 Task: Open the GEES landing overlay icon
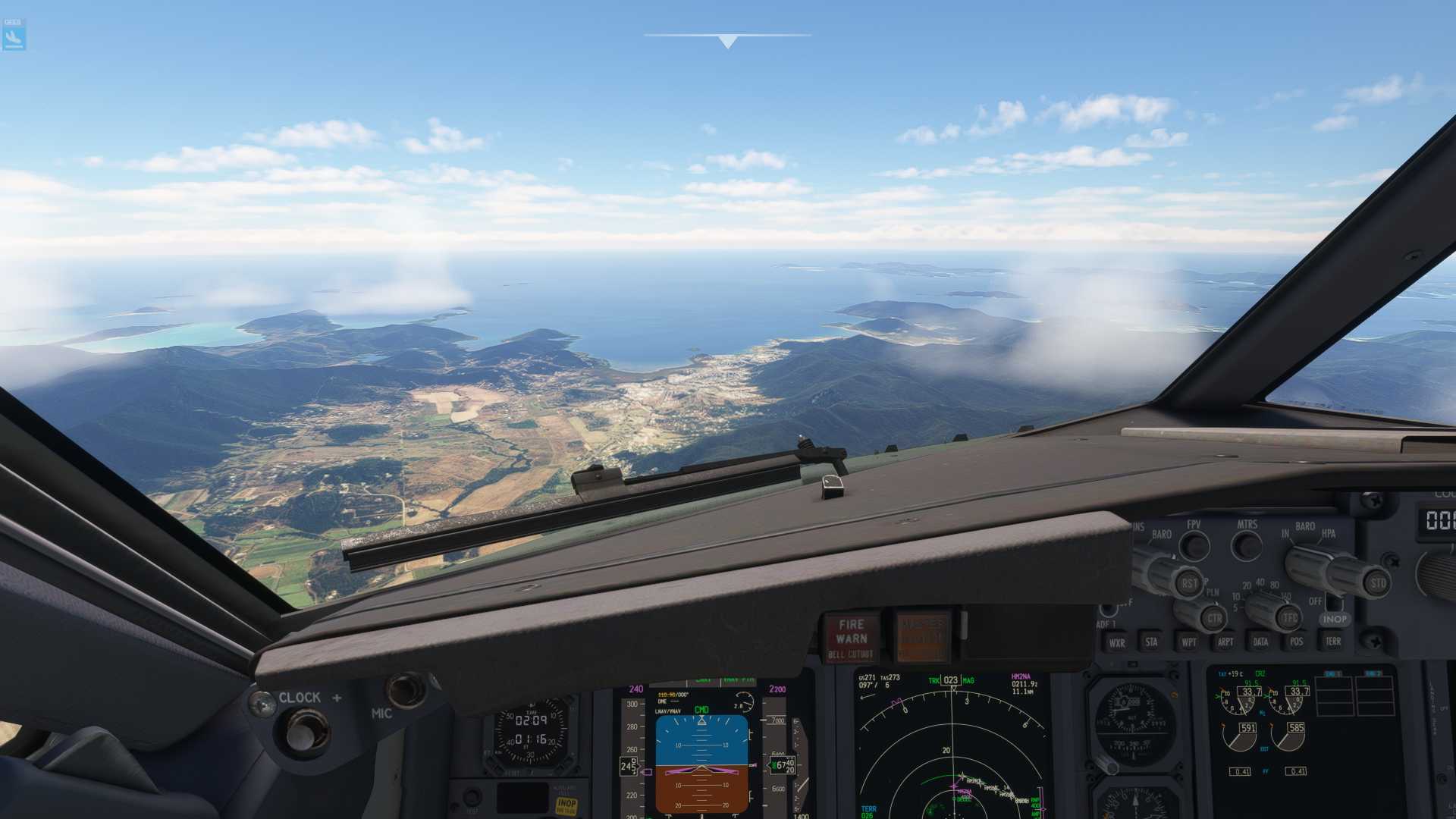(14, 35)
